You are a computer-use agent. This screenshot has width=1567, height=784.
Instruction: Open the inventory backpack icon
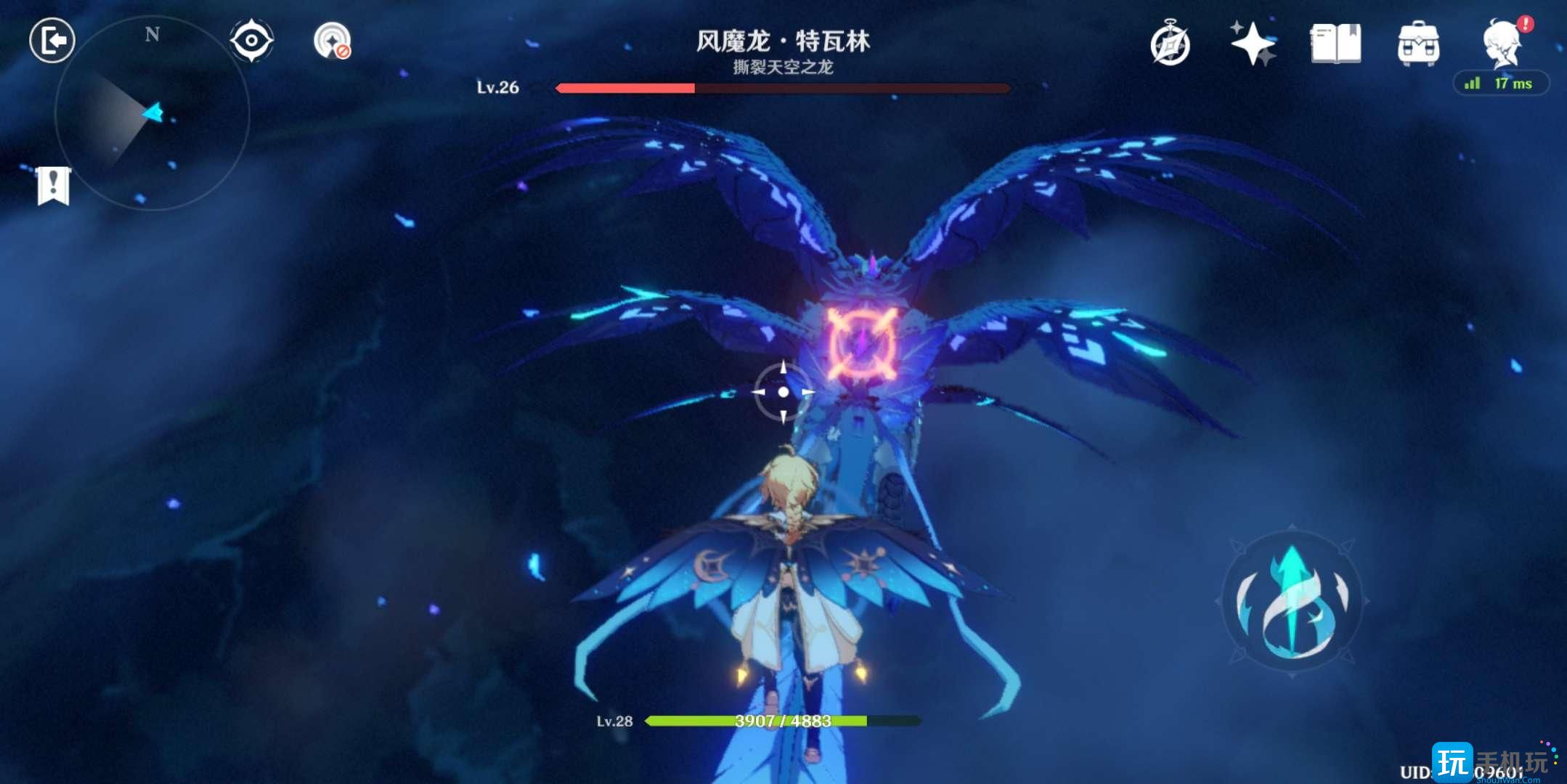1419,44
